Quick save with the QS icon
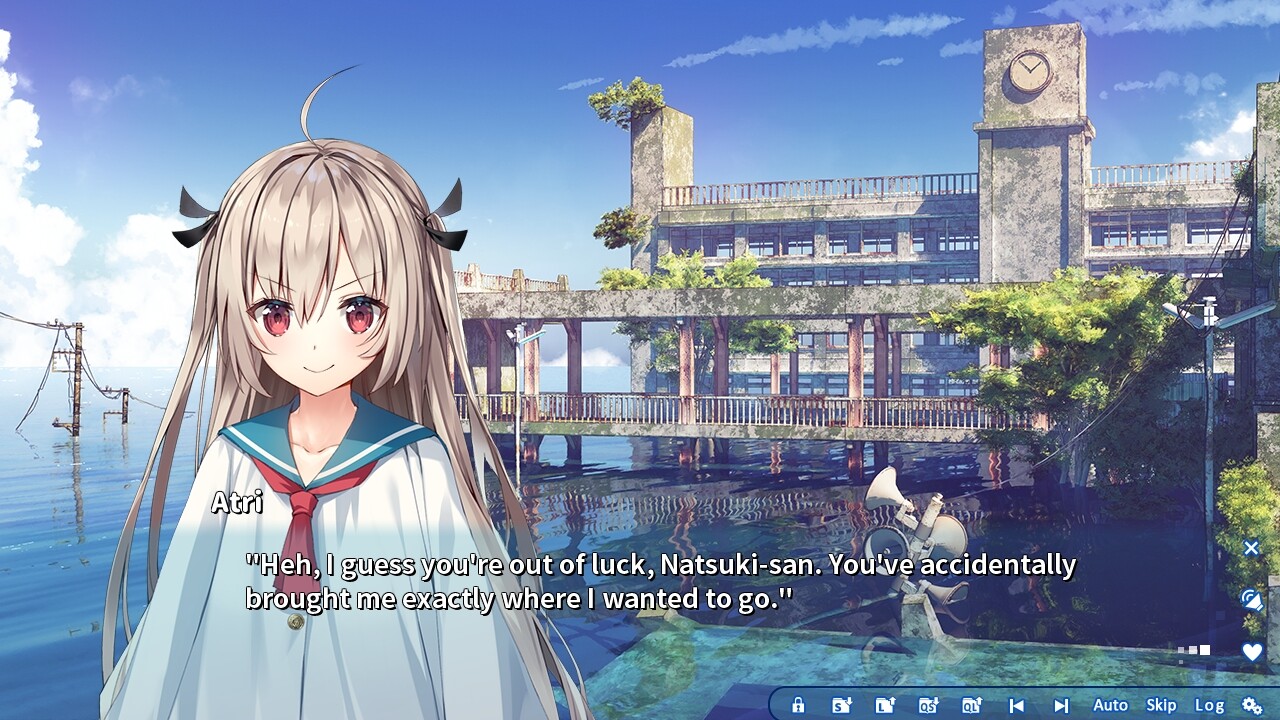 tap(928, 705)
